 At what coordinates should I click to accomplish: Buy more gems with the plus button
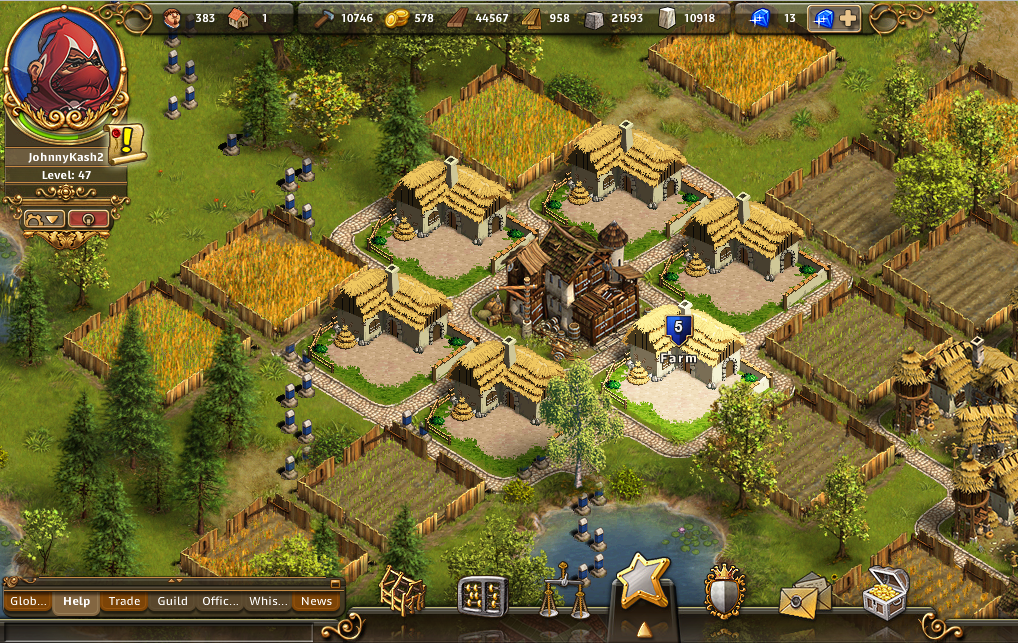click(847, 18)
